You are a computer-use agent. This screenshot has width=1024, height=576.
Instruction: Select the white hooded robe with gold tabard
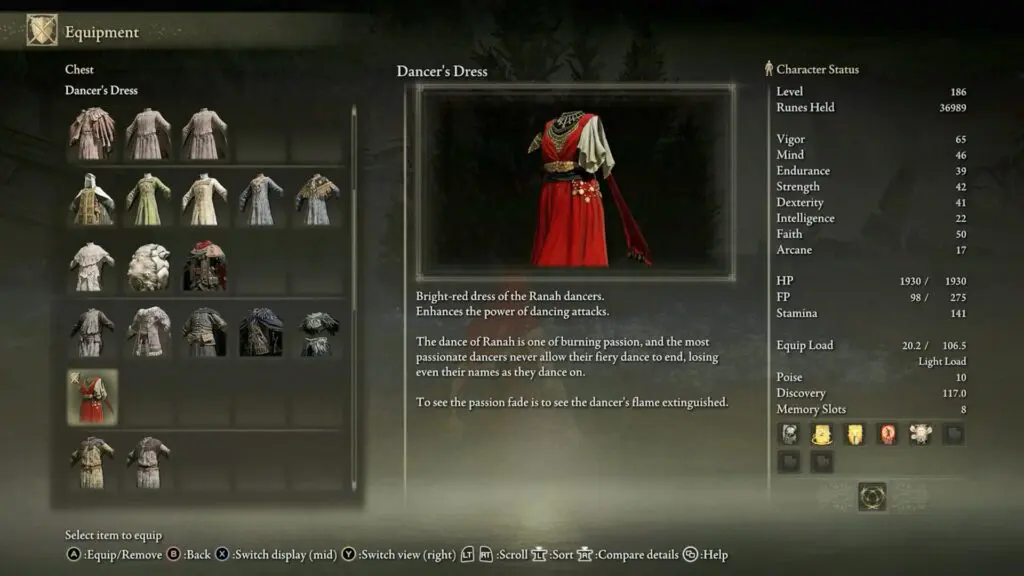point(92,199)
